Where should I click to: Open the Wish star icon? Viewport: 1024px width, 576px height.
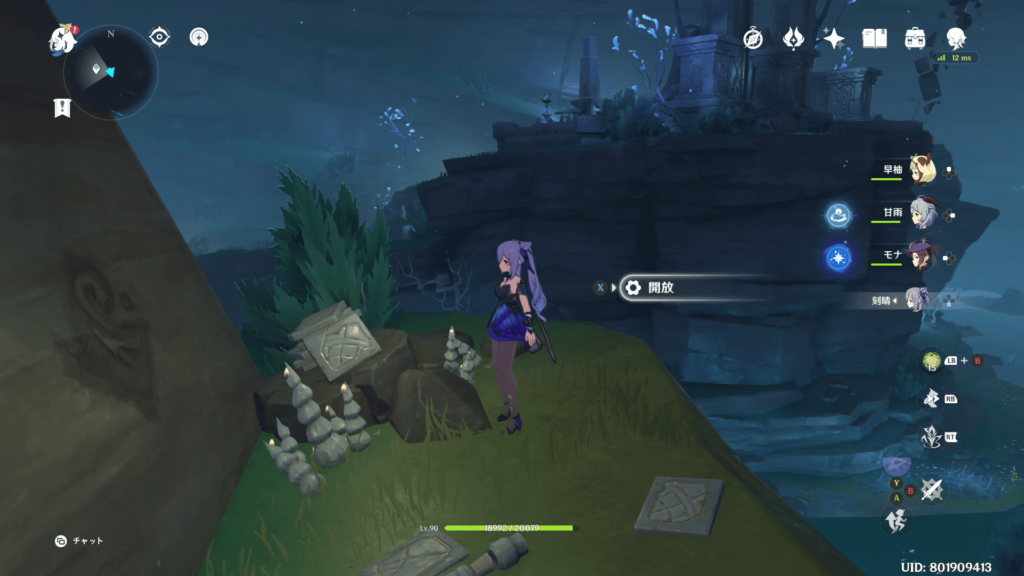(833, 38)
